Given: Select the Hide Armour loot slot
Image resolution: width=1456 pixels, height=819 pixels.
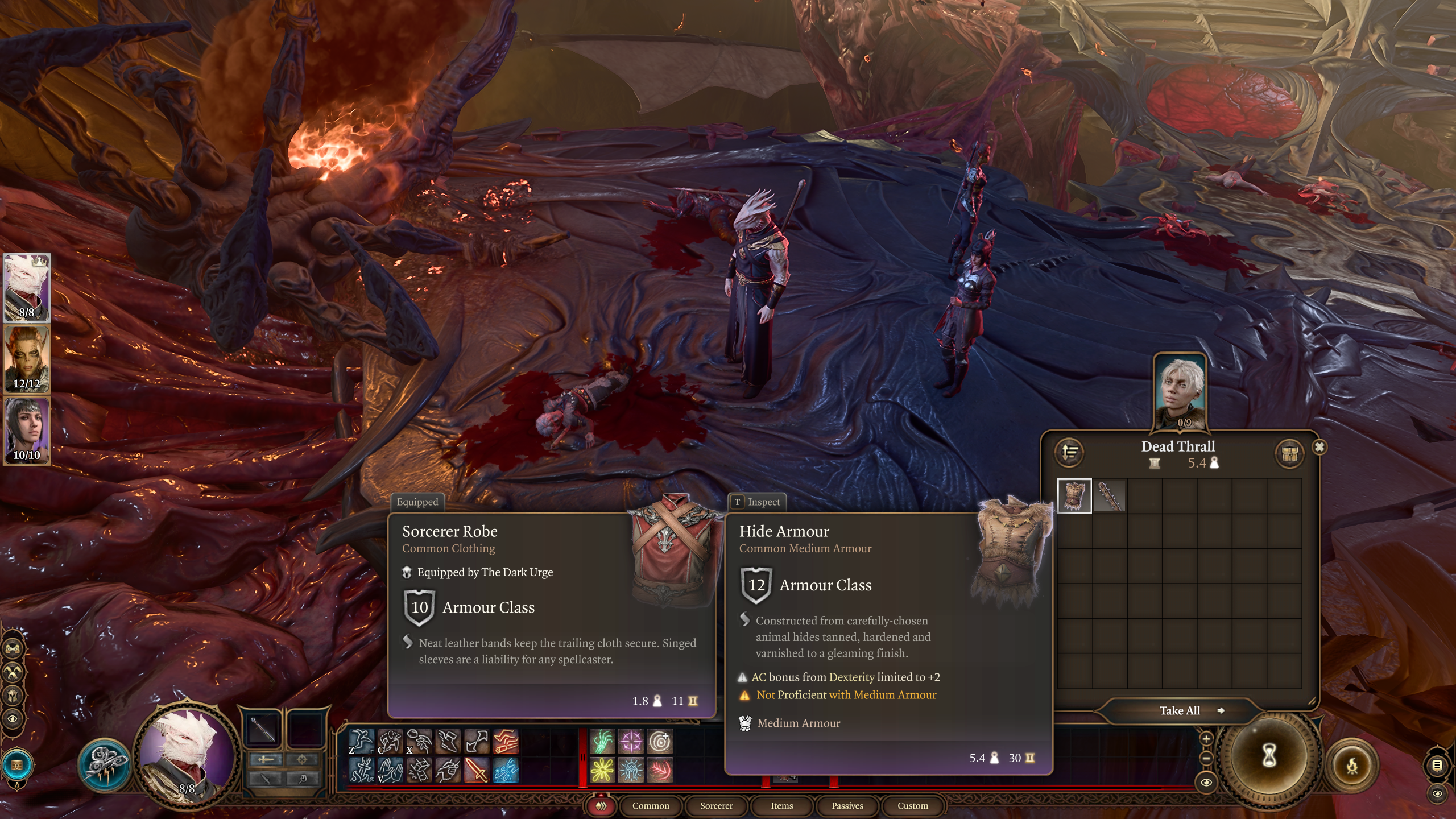Looking at the screenshot, I should [1074, 496].
